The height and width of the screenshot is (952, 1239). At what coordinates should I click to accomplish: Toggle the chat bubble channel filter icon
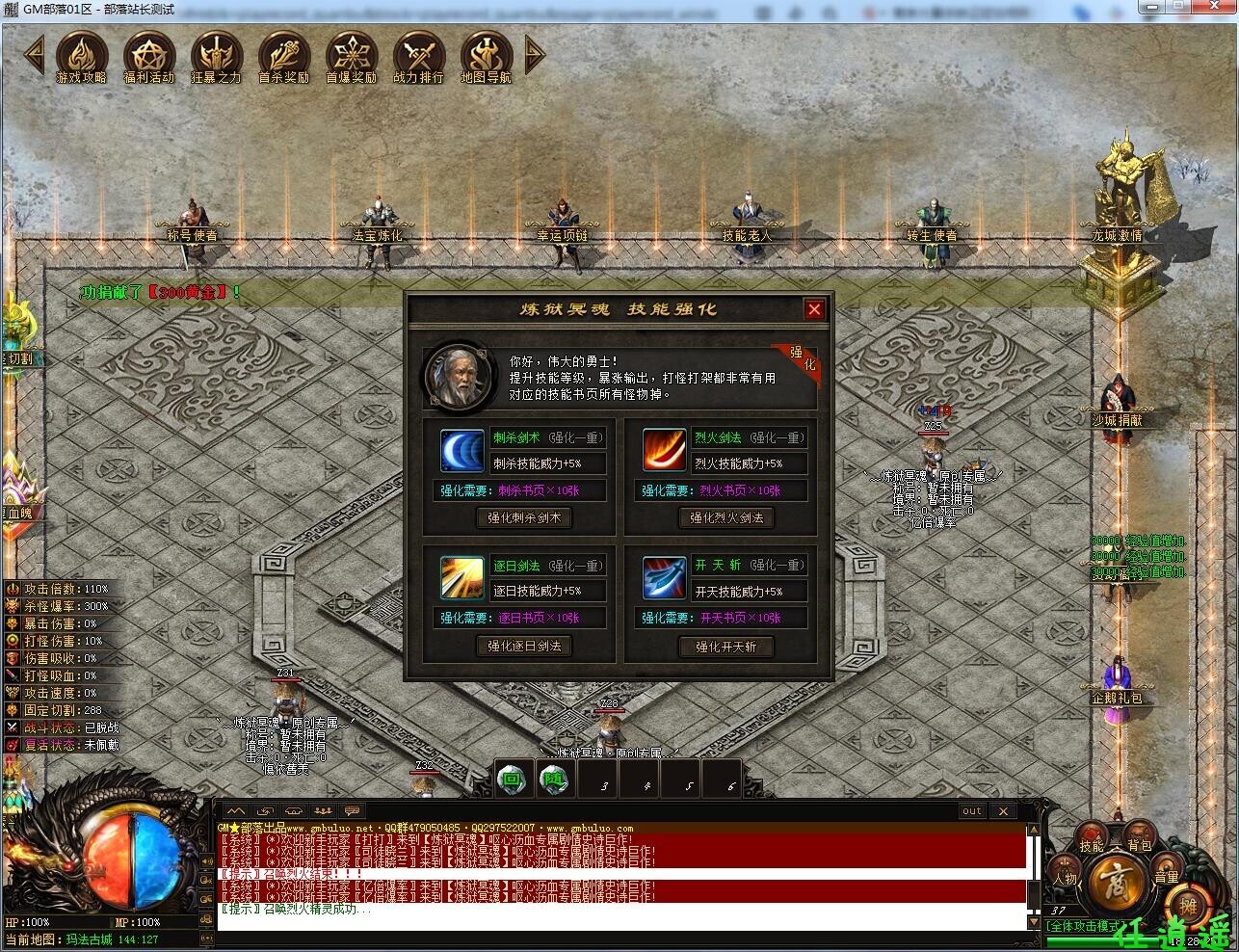(x=352, y=809)
